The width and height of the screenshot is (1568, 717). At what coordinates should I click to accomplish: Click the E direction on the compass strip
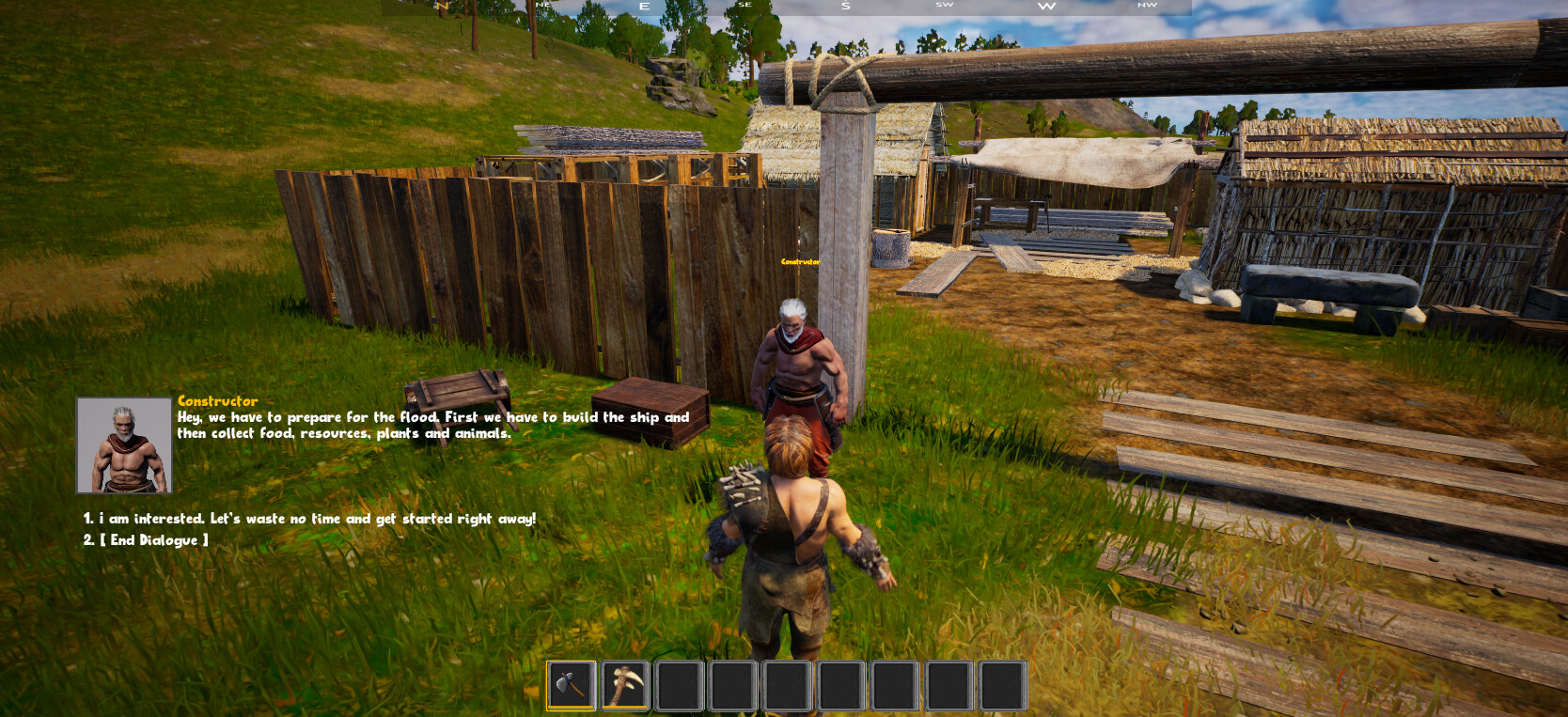pos(643,7)
